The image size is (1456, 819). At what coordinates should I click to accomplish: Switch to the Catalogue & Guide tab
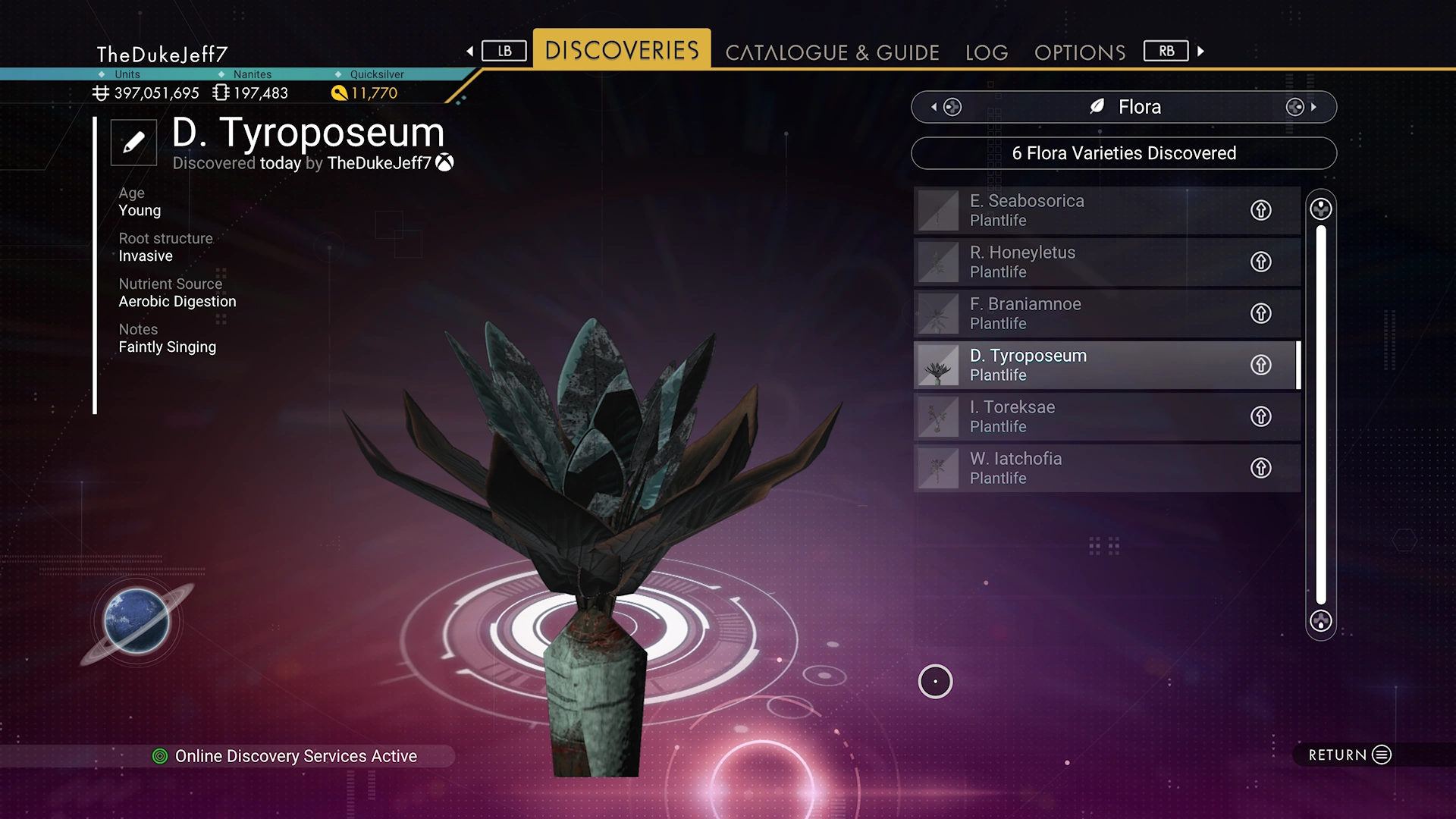832,52
